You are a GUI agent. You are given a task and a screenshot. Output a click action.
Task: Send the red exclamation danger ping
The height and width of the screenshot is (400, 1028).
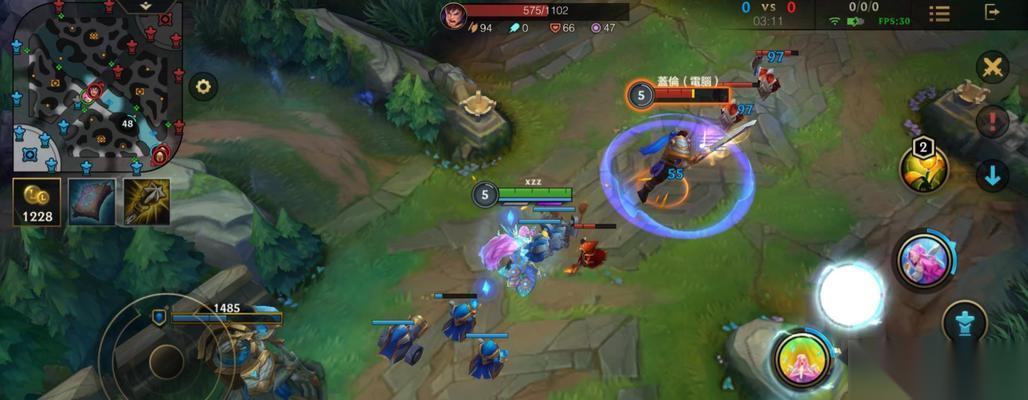click(992, 121)
